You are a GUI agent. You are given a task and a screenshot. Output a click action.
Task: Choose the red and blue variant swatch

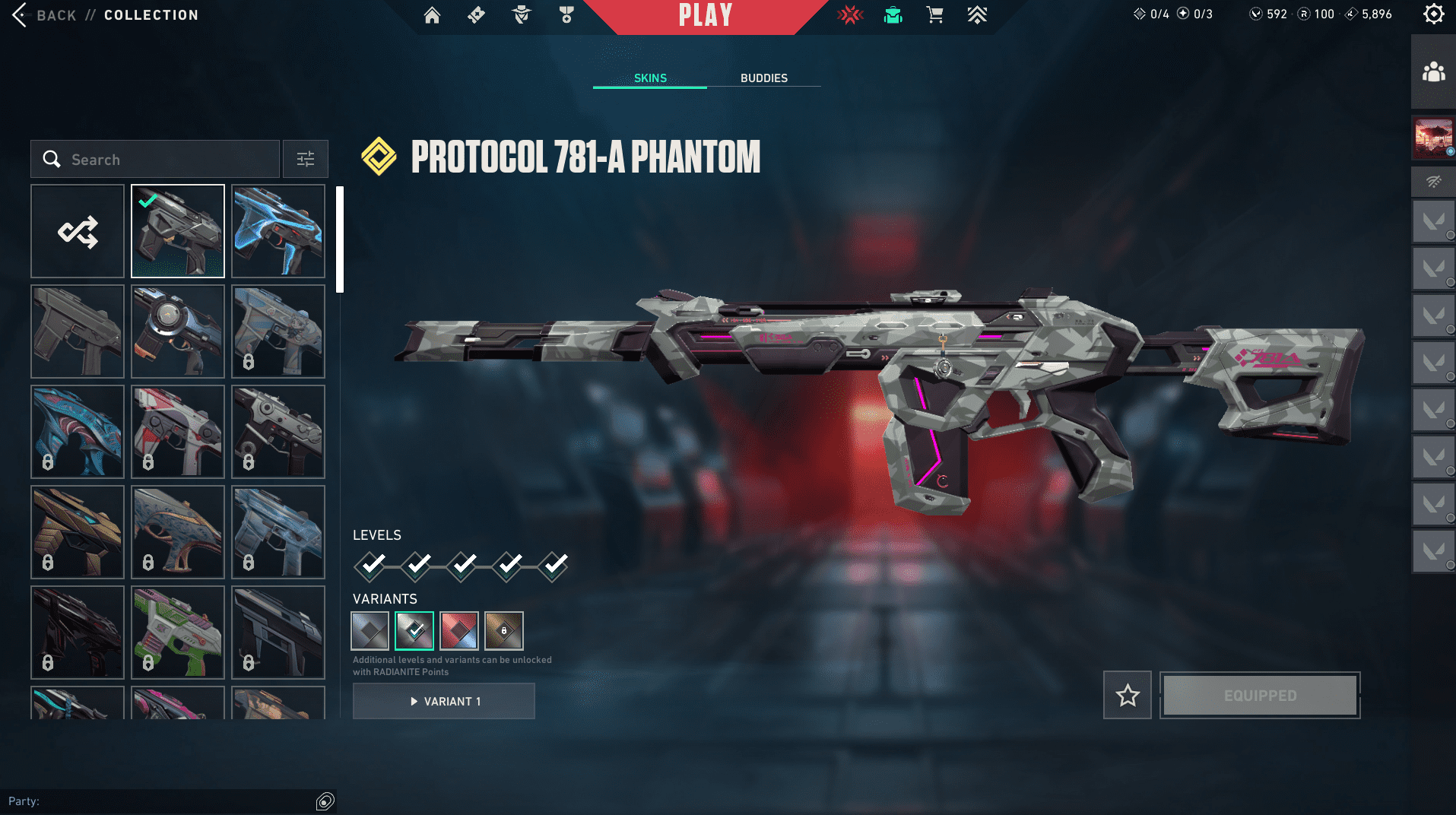(x=459, y=631)
